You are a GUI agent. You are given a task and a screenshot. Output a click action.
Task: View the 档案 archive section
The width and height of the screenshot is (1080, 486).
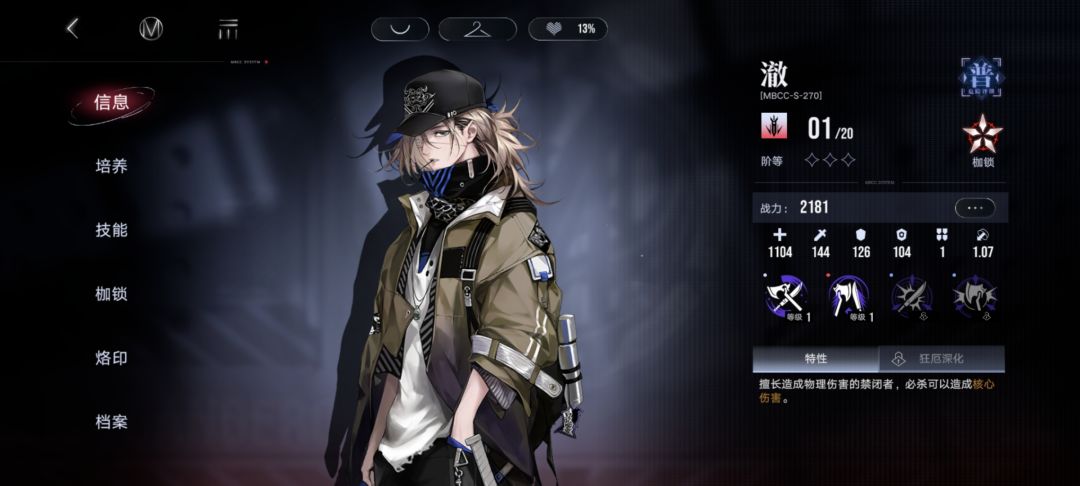click(x=111, y=422)
